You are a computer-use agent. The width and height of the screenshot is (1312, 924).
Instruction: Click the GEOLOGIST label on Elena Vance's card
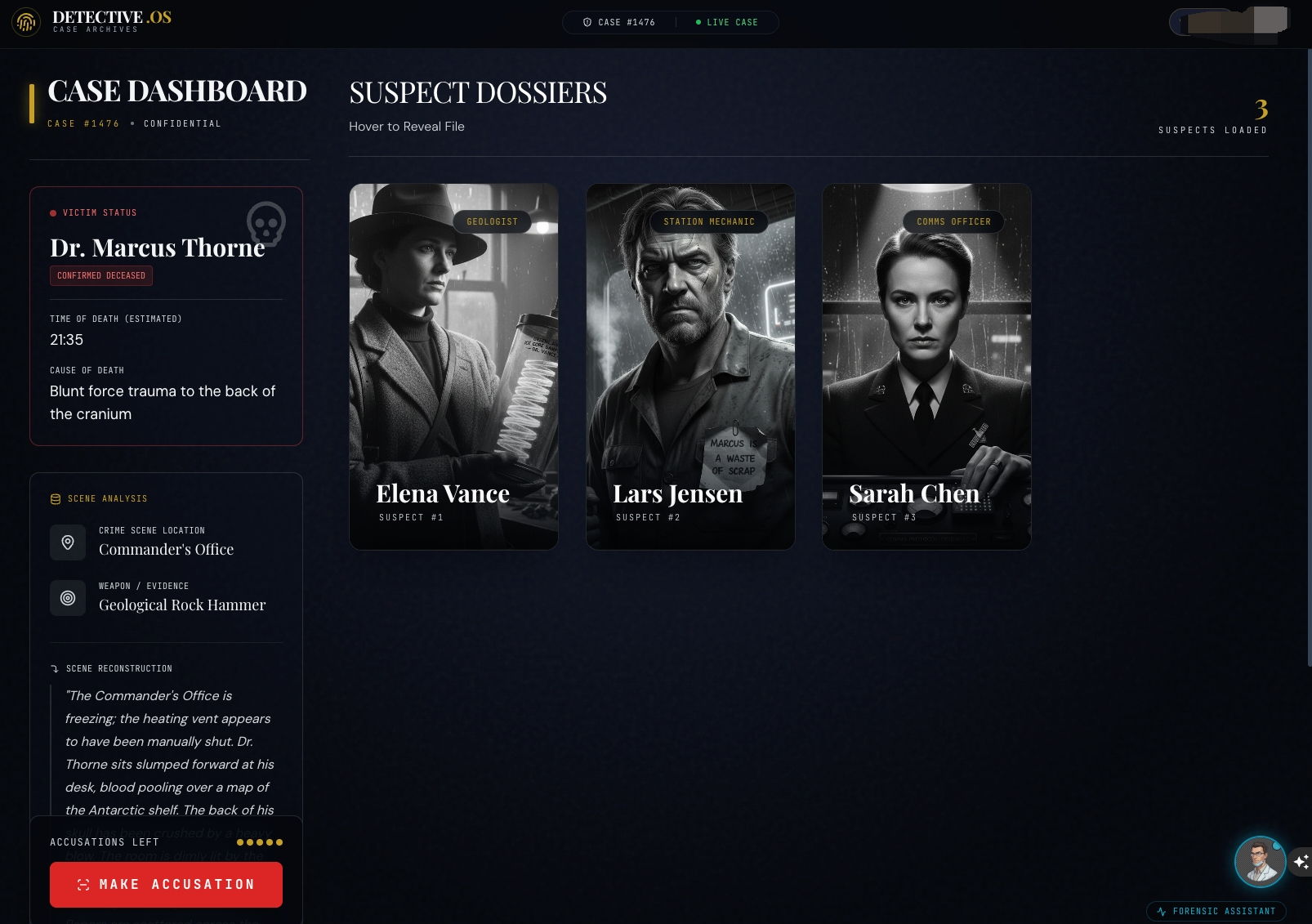click(x=493, y=221)
